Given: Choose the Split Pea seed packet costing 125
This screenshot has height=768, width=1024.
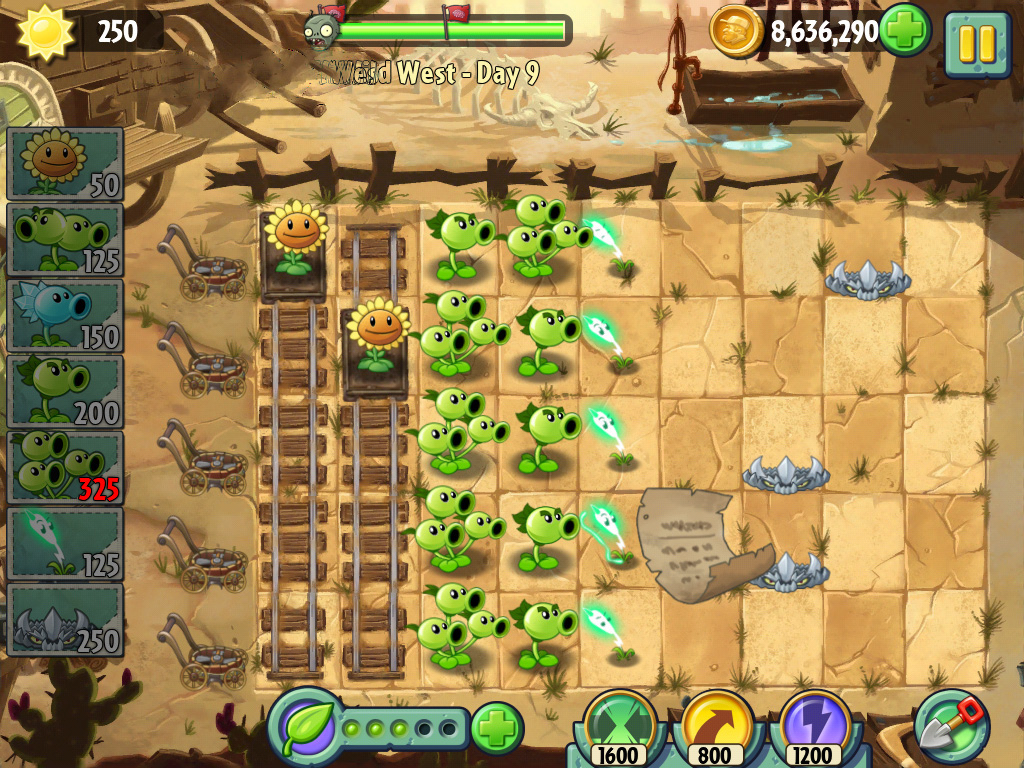Looking at the screenshot, I should (x=65, y=240).
